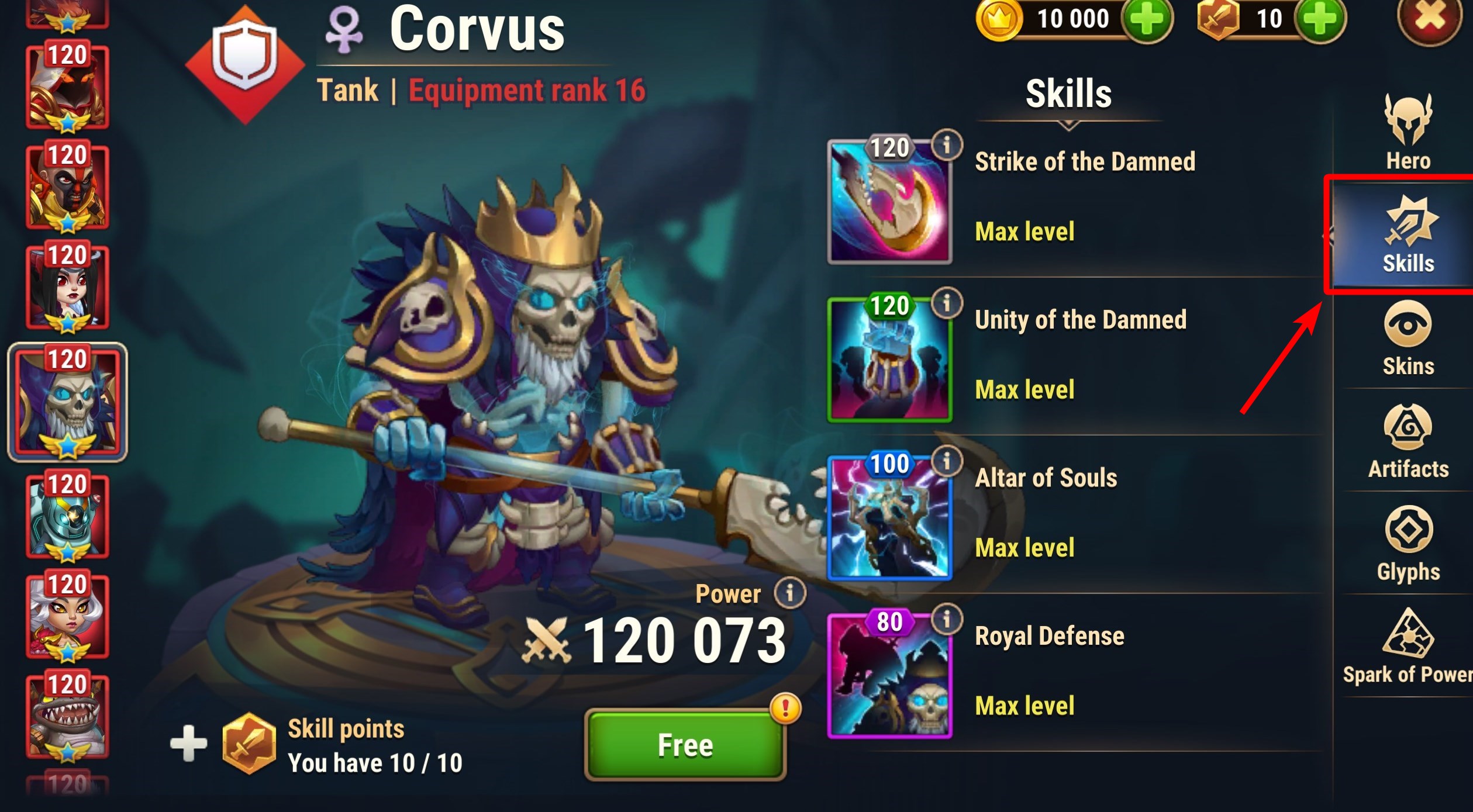
Task: Open the Power info tooltip
Action: point(789,593)
